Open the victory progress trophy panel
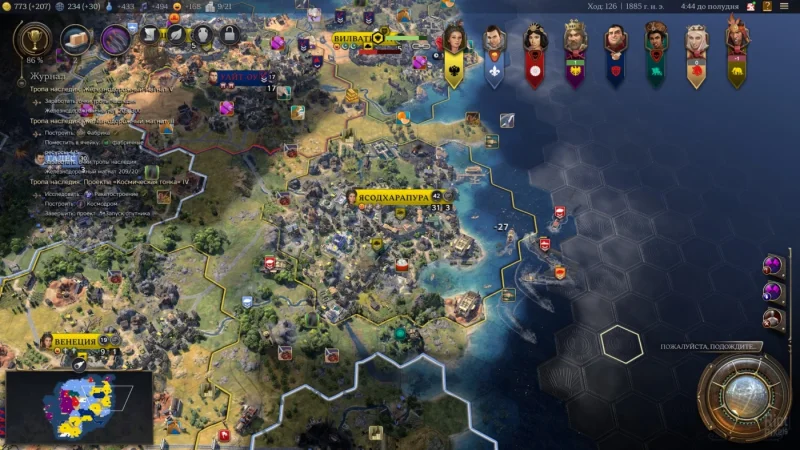 tap(33, 40)
